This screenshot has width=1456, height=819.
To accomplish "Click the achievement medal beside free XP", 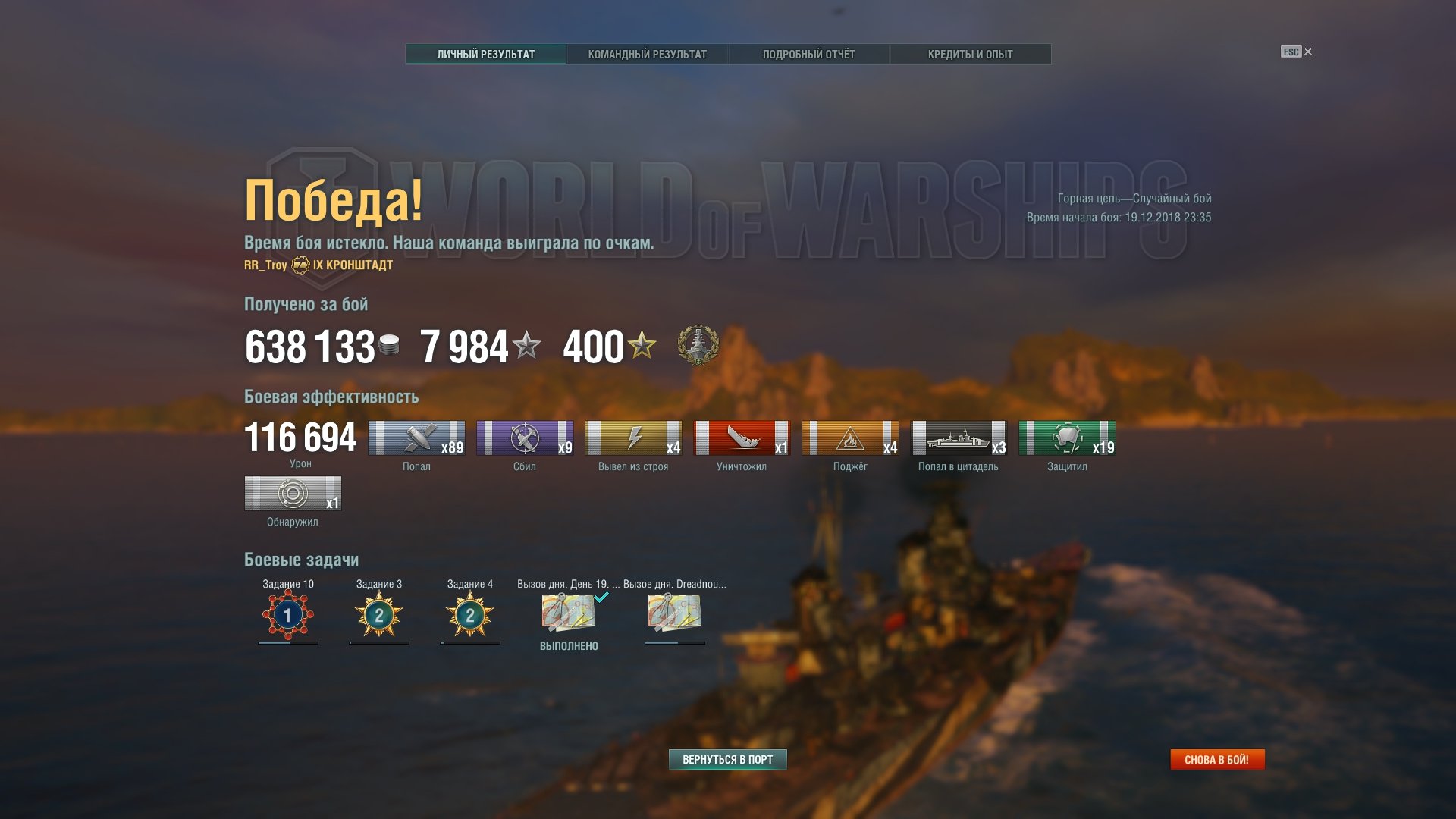I will pyautogui.click(x=698, y=345).
